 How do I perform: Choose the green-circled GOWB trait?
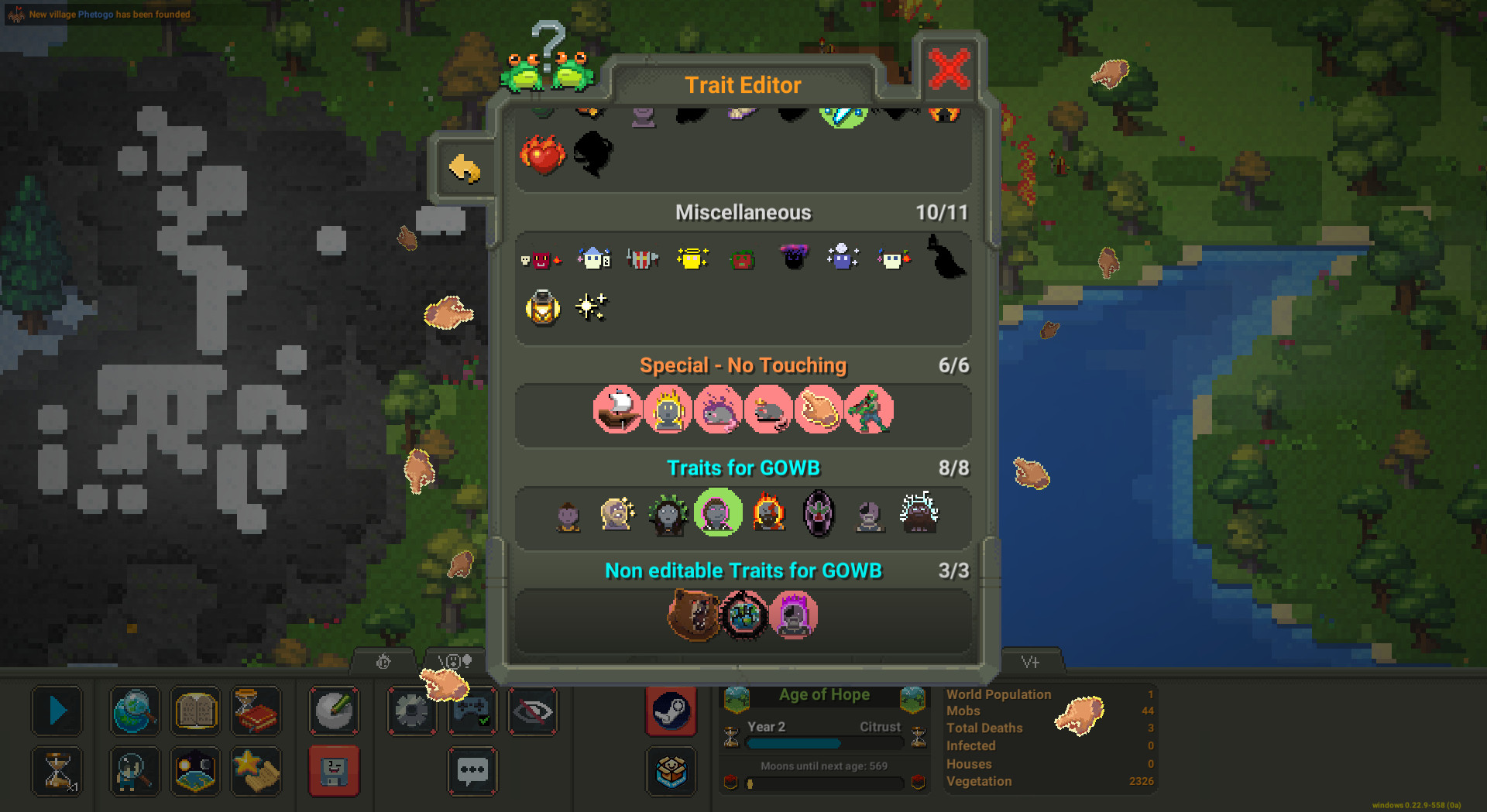[x=718, y=512]
